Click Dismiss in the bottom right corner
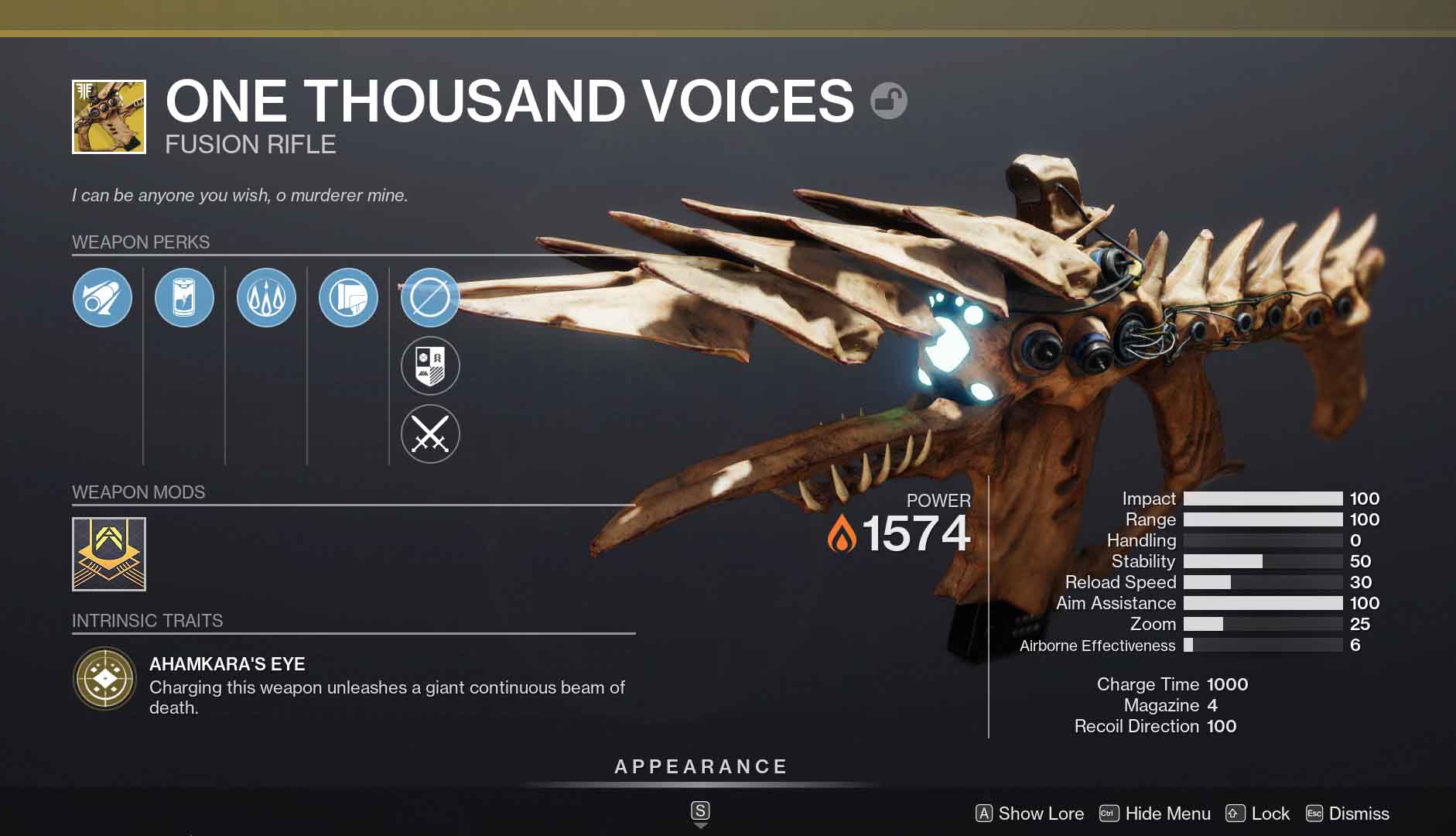1456x836 pixels. [x=1359, y=814]
